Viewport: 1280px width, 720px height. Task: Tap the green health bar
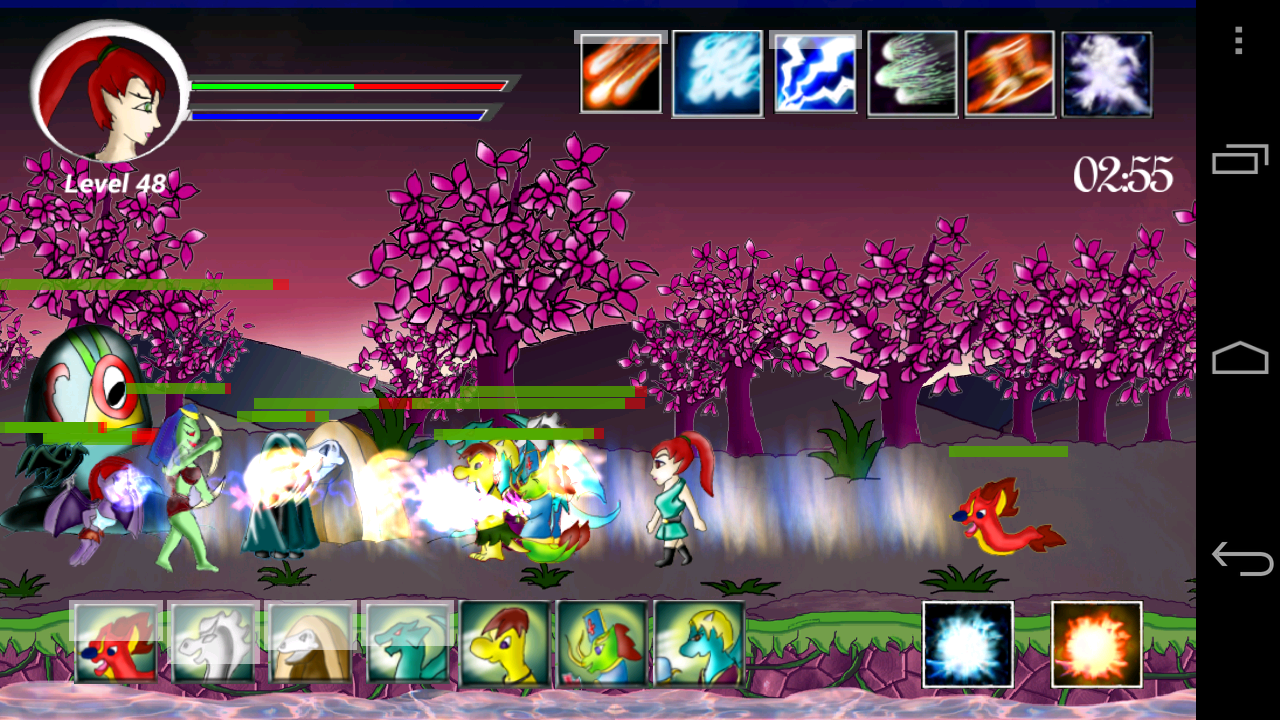coord(270,87)
